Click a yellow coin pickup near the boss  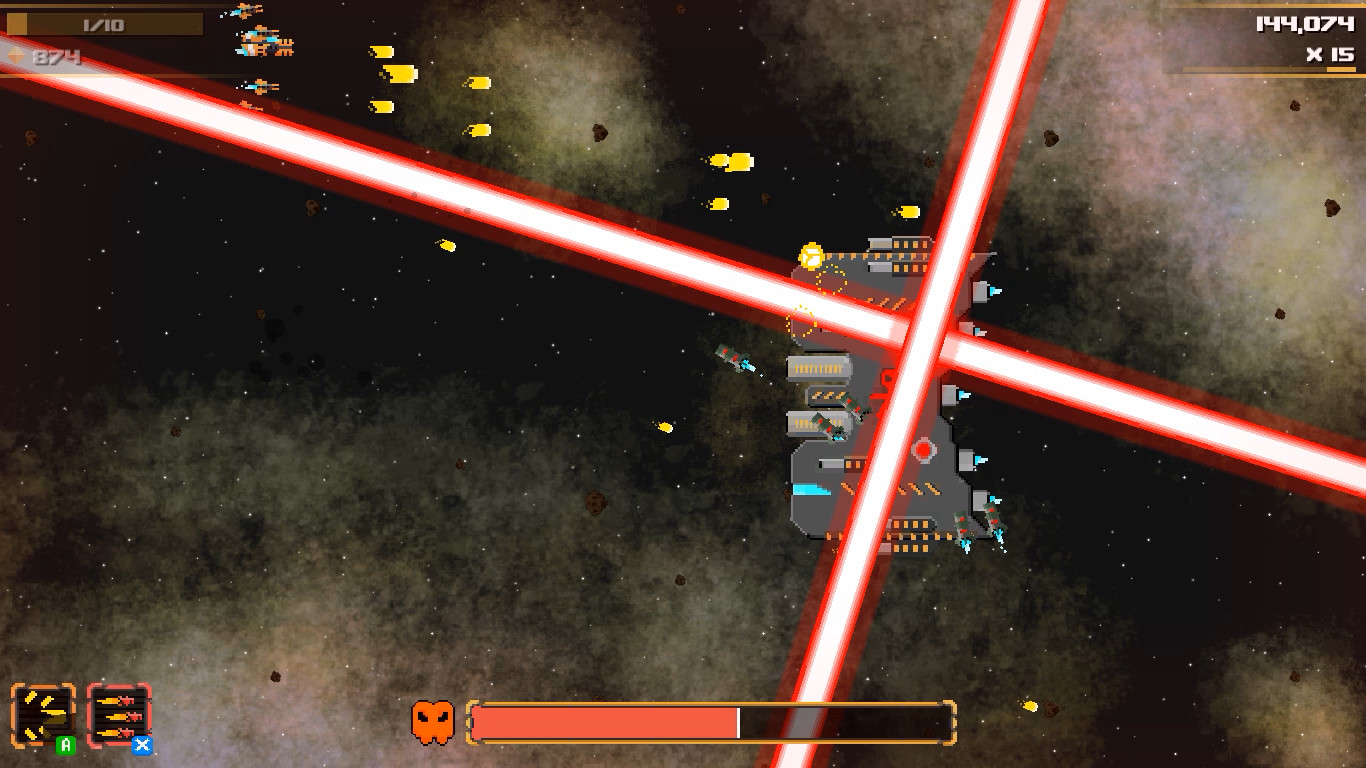(x=810, y=255)
